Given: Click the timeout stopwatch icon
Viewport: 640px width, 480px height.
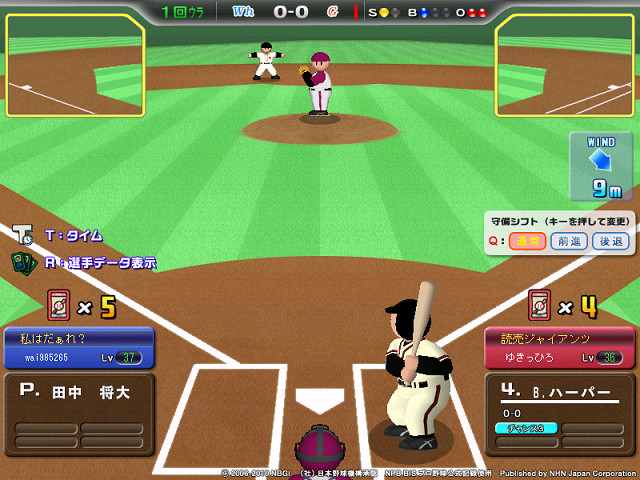Looking at the screenshot, I should coord(23,235).
